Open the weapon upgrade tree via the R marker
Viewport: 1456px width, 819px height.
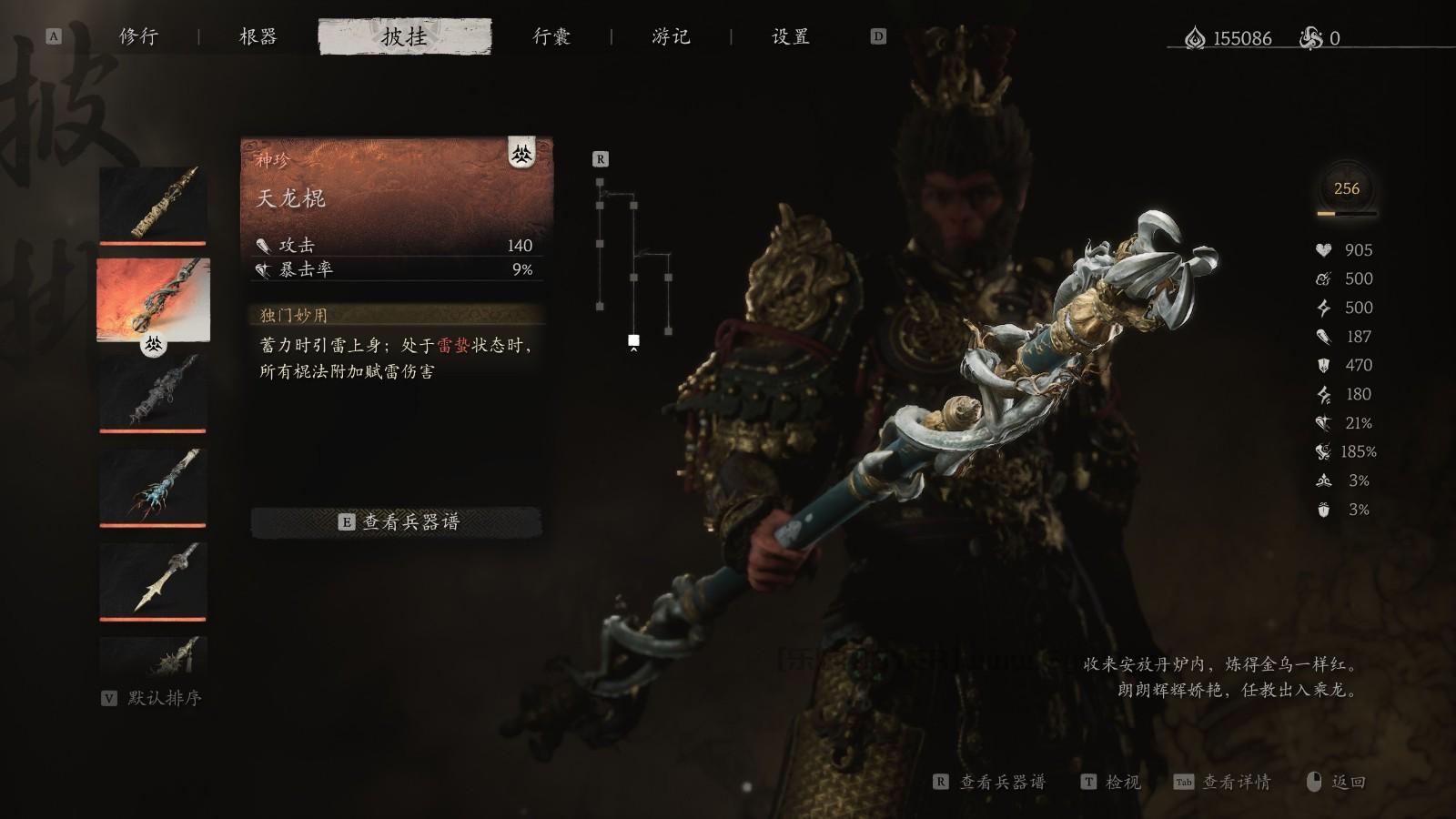coord(601,159)
